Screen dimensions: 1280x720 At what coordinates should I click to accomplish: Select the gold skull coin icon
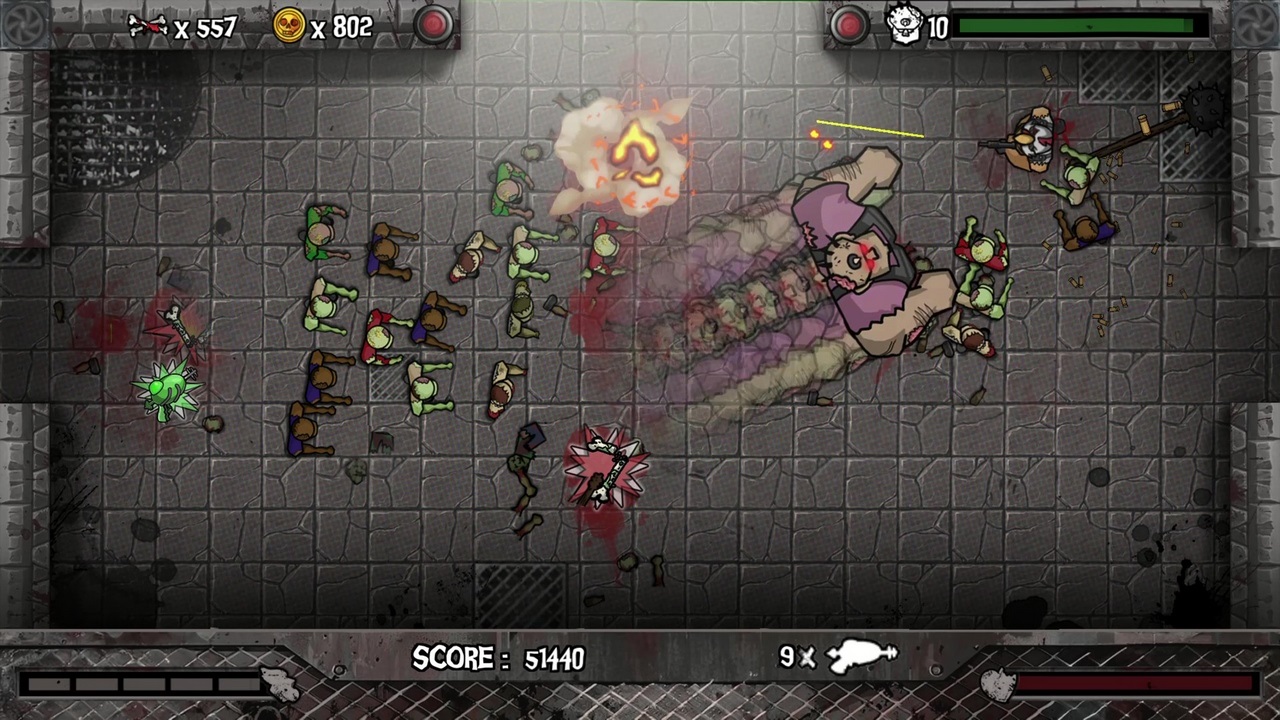click(288, 27)
